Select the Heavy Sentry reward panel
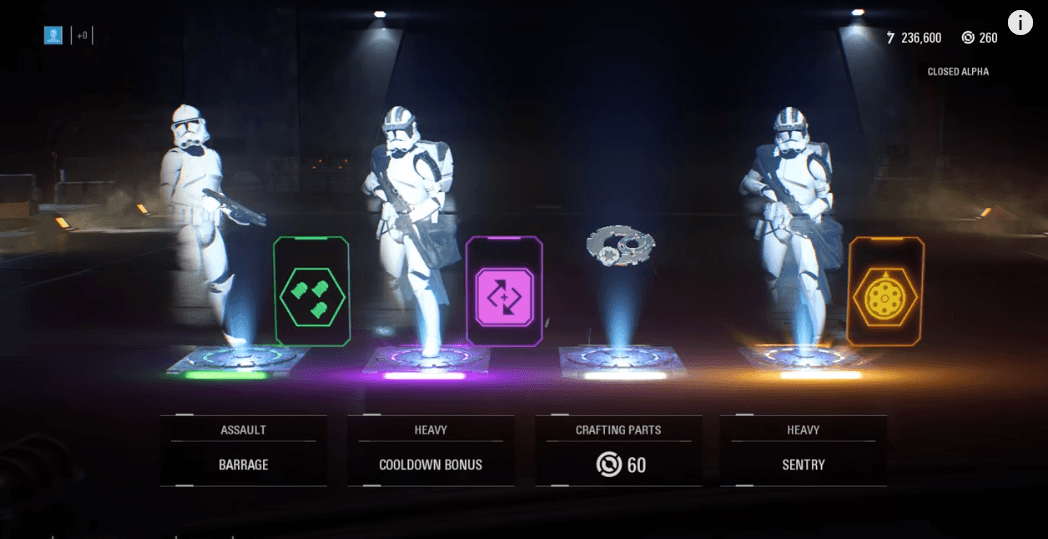The height and width of the screenshot is (539, 1048). tap(803, 451)
